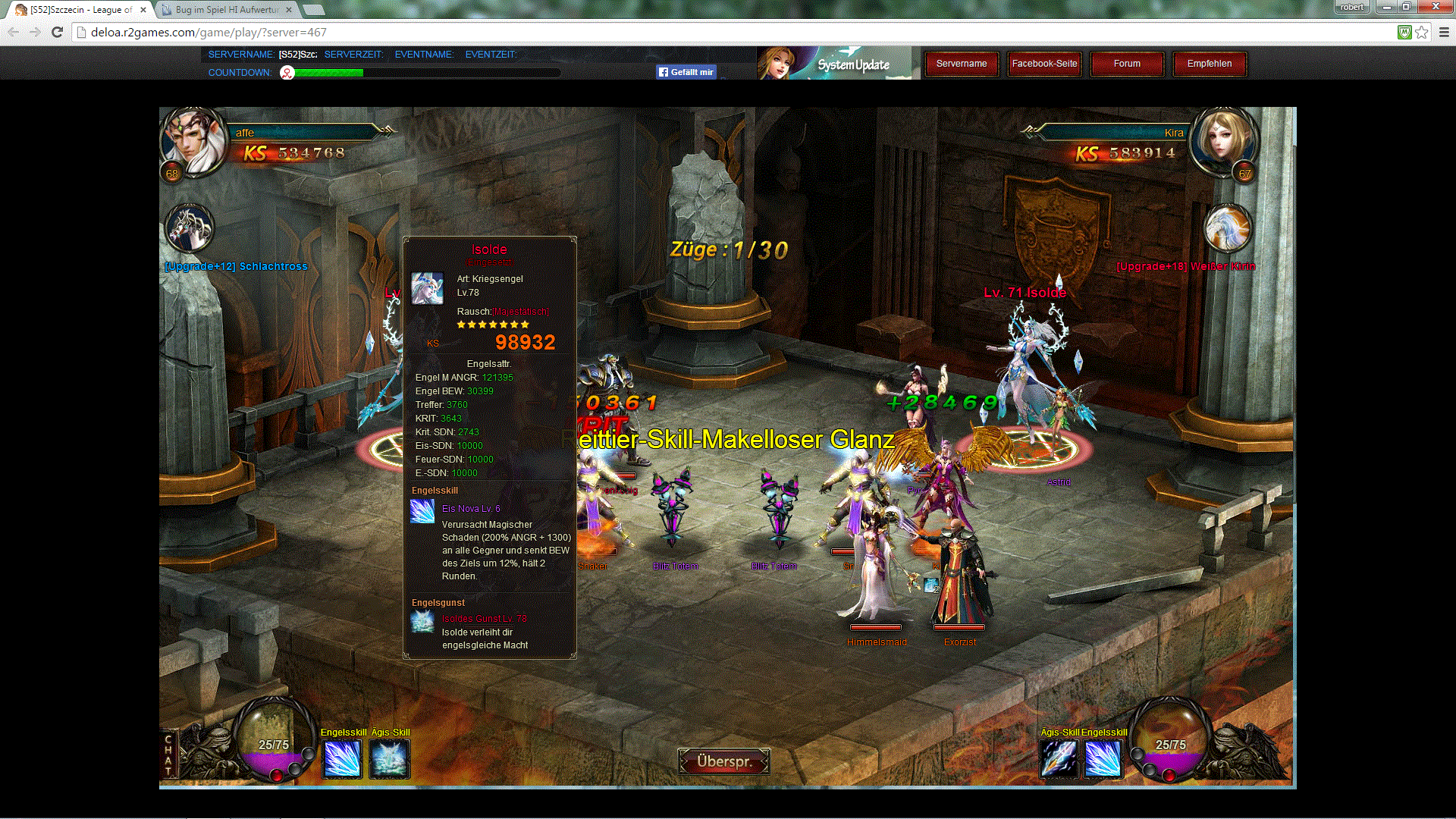
Task: Select the lightning slash Ägis-Skill icon
Action: [1059, 758]
